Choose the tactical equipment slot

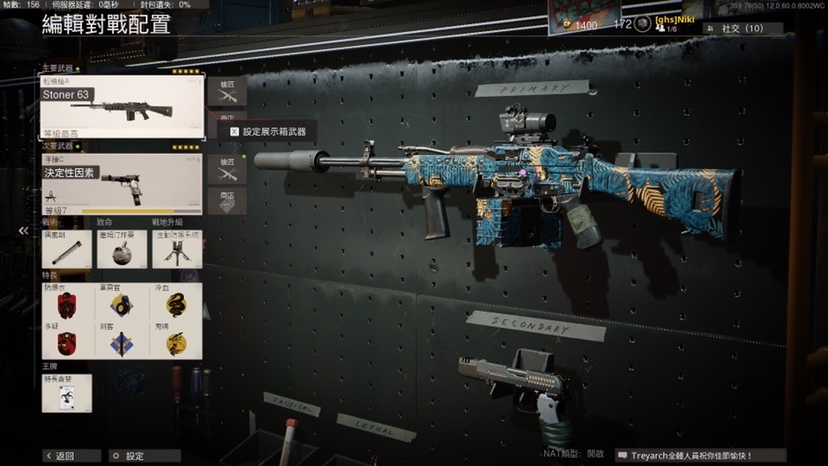66,248
